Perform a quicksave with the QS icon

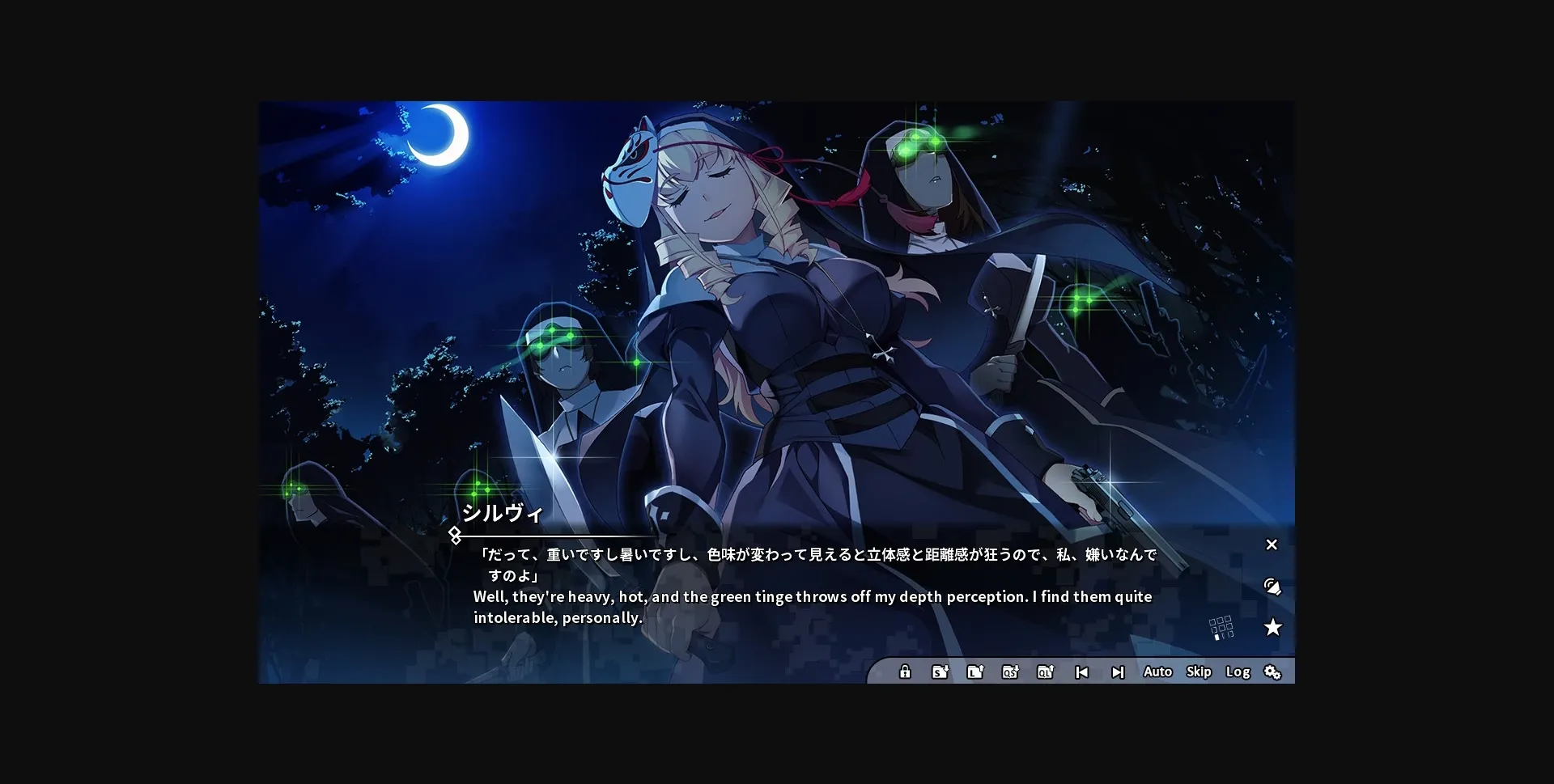point(1011,672)
